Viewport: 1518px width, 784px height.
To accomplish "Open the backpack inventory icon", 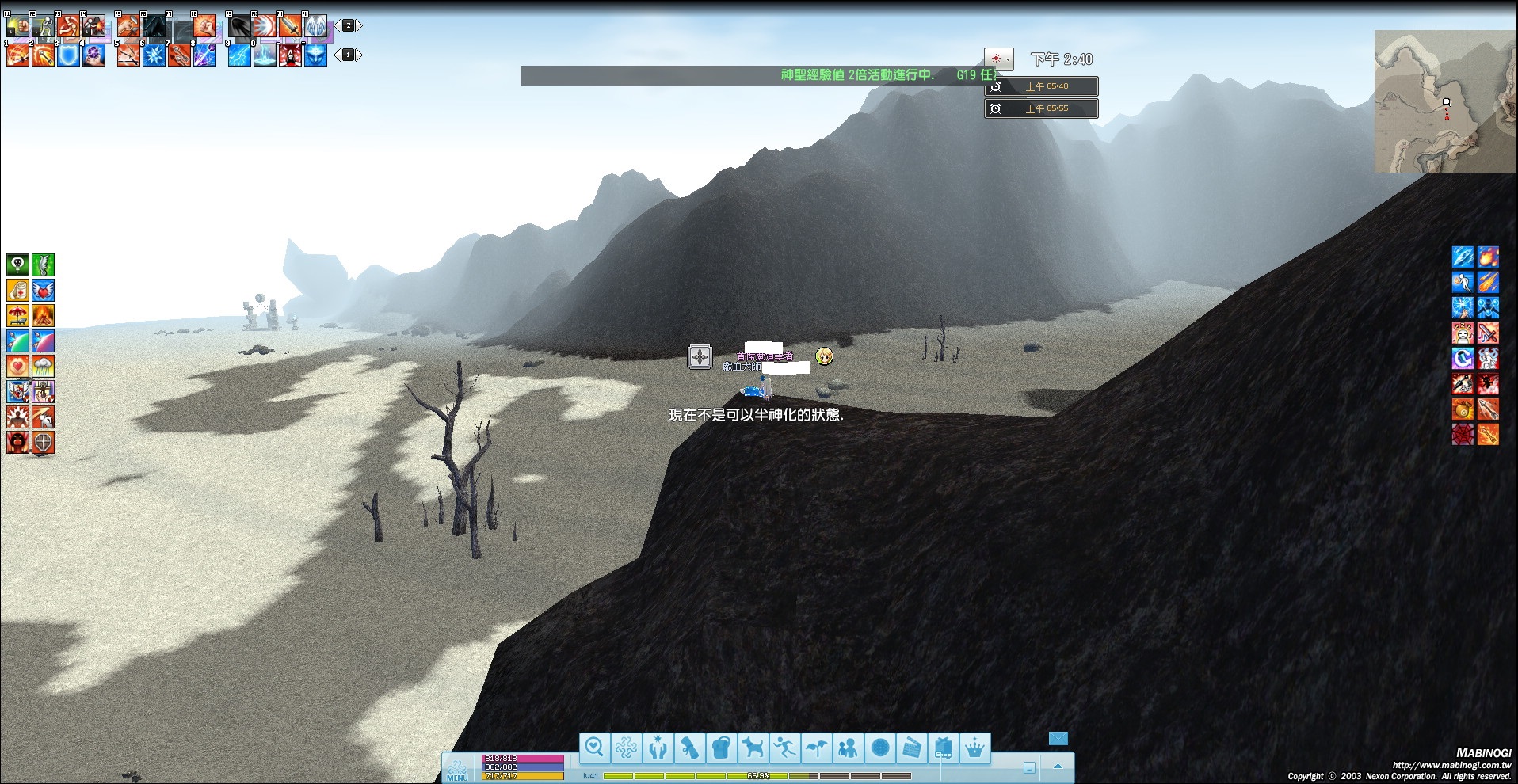I will coord(721,747).
